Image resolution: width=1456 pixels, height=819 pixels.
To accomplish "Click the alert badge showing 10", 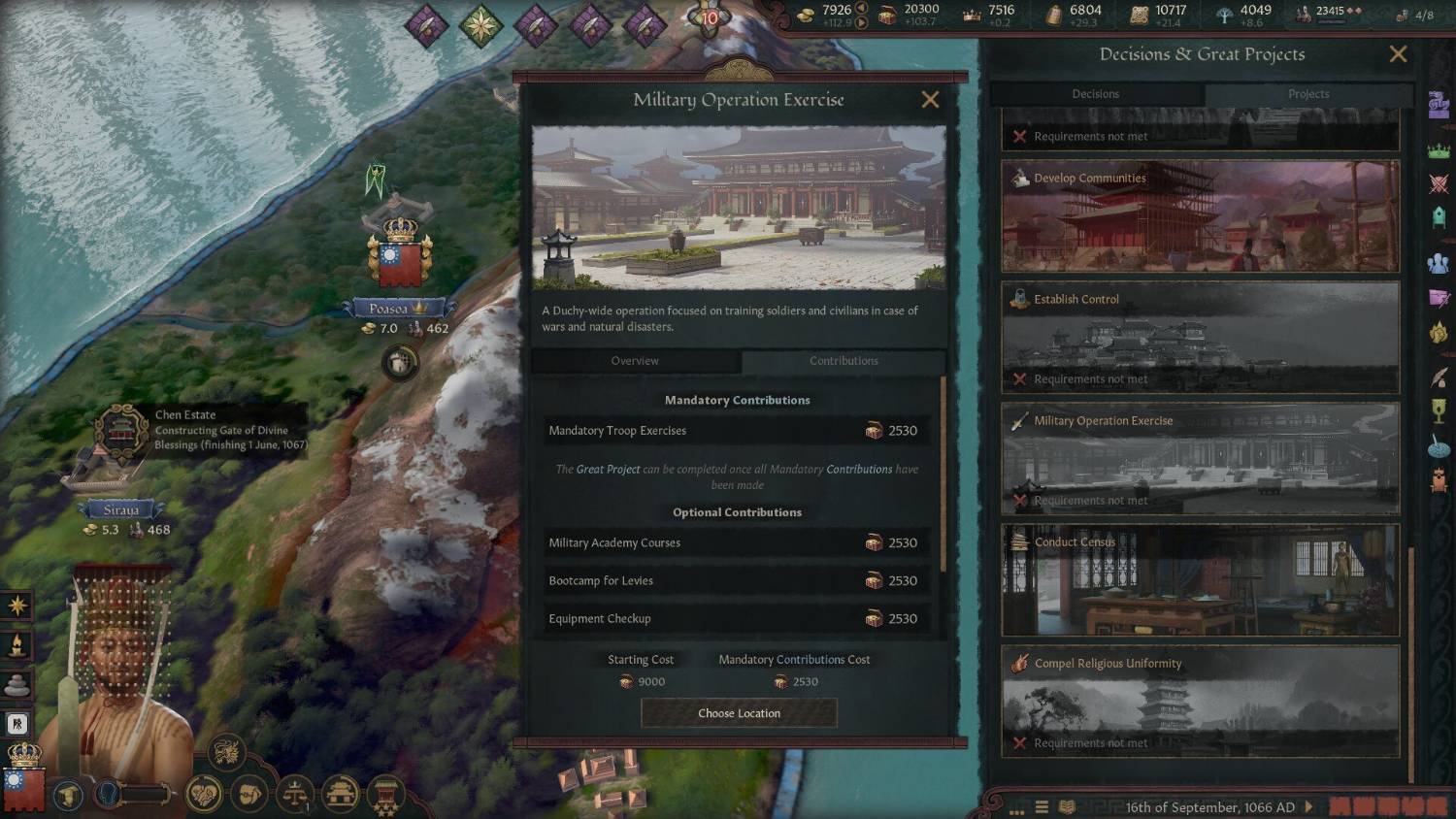I will (710, 17).
